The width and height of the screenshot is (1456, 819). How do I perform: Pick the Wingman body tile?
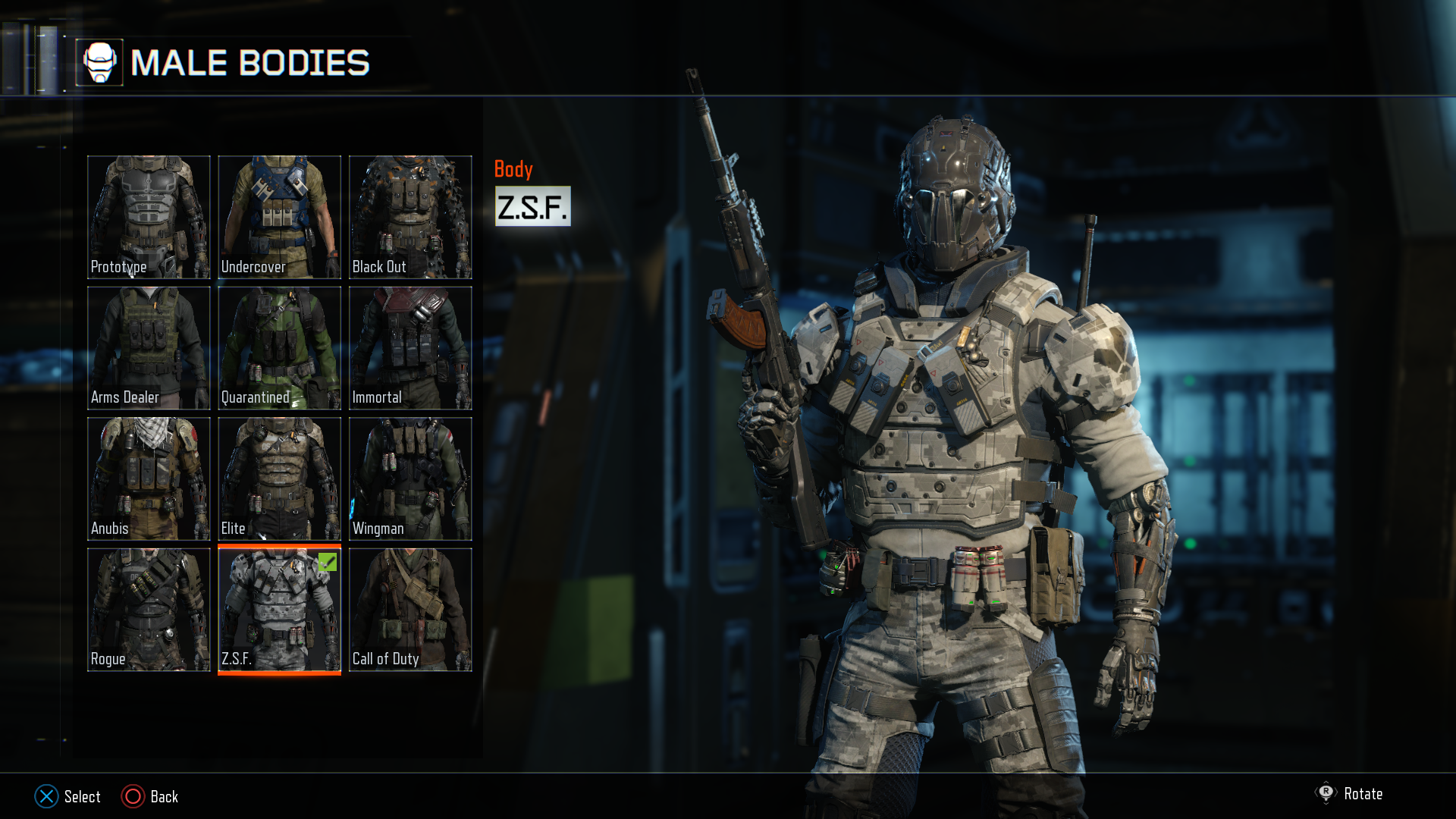pos(410,479)
